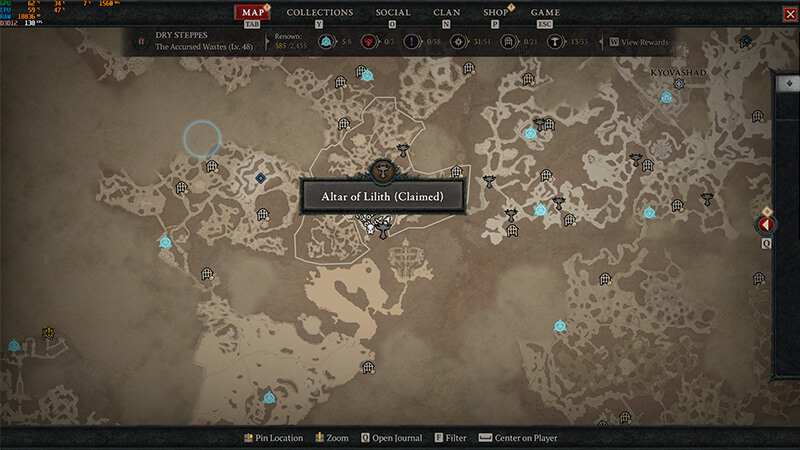Image resolution: width=800 pixels, height=450 pixels.
Task: Select the yellow quest marker on the map
Action: point(47,333)
